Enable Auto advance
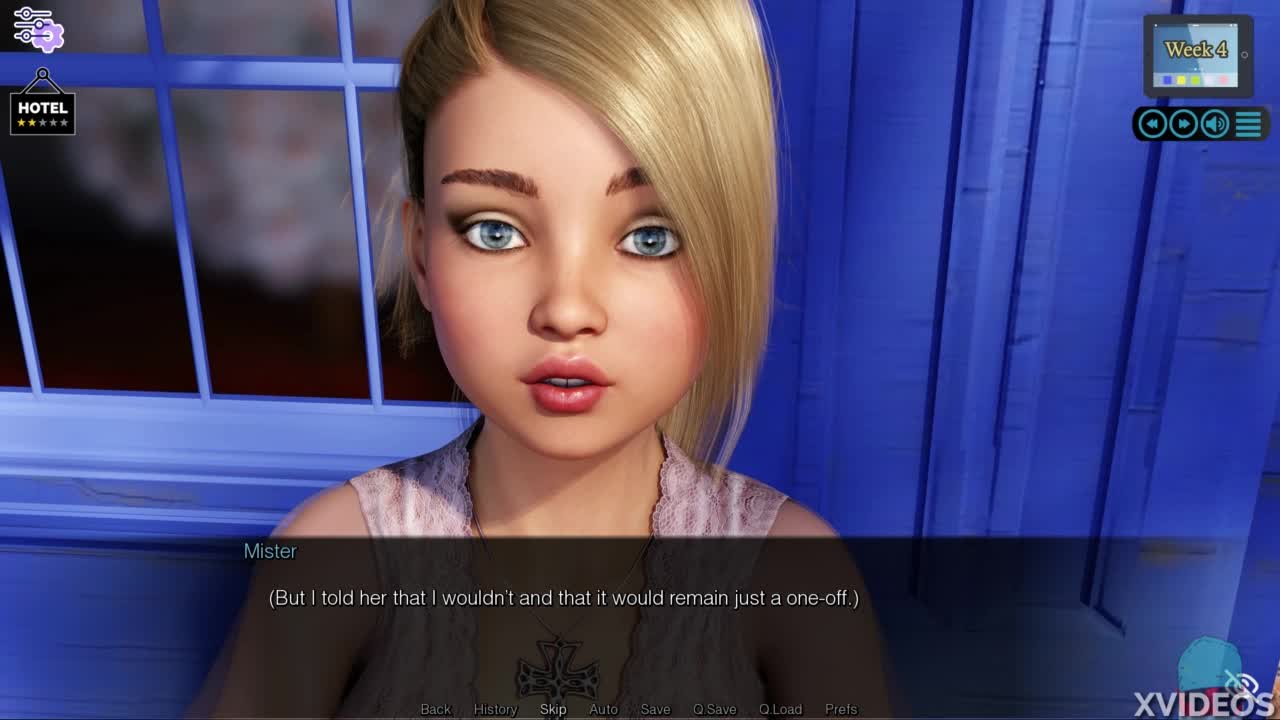This screenshot has width=1280, height=720. [603, 709]
